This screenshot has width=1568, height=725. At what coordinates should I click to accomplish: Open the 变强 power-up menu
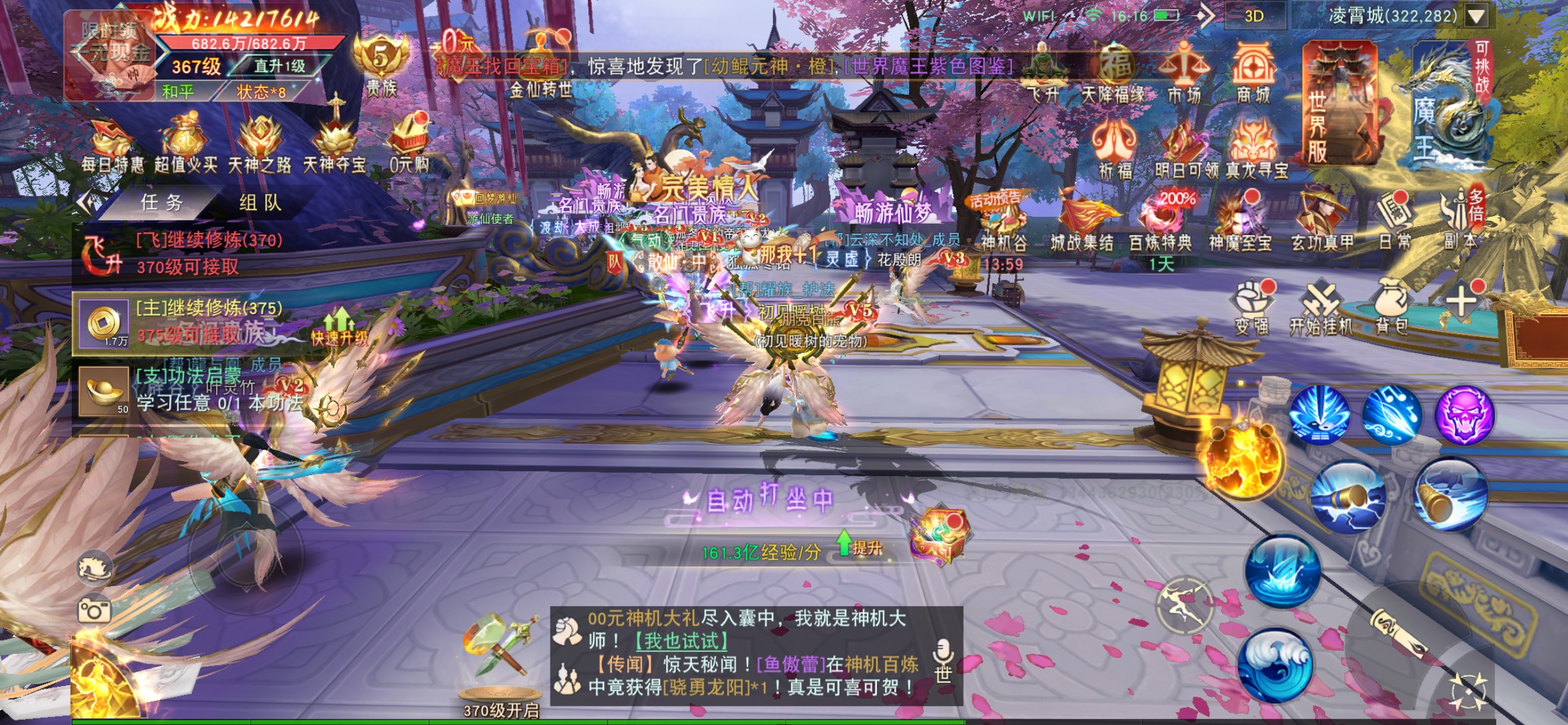(x=1252, y=307)
